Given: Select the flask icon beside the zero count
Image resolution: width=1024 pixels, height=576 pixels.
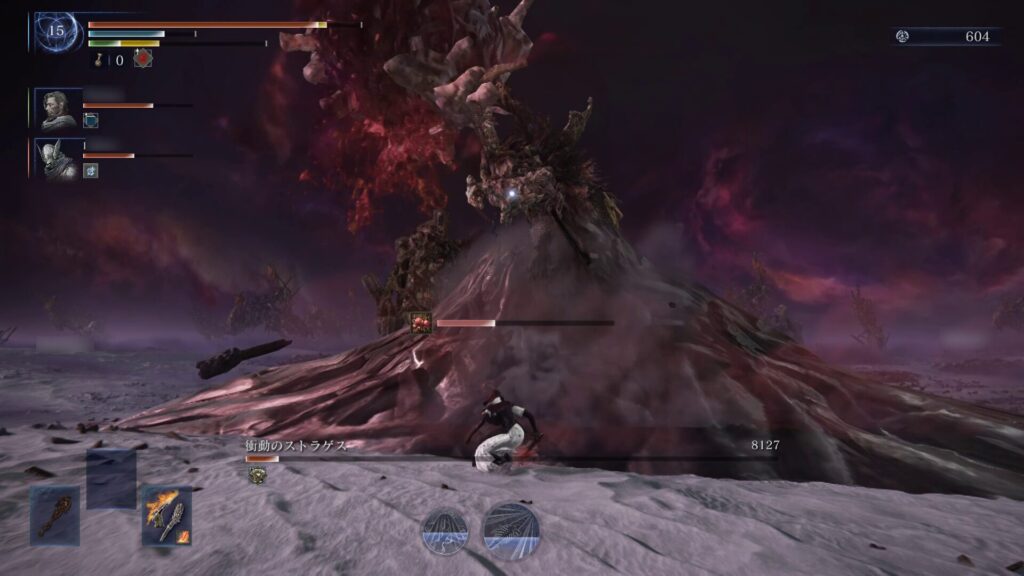Looking at the screenshot, I should [x=100, y=60].
